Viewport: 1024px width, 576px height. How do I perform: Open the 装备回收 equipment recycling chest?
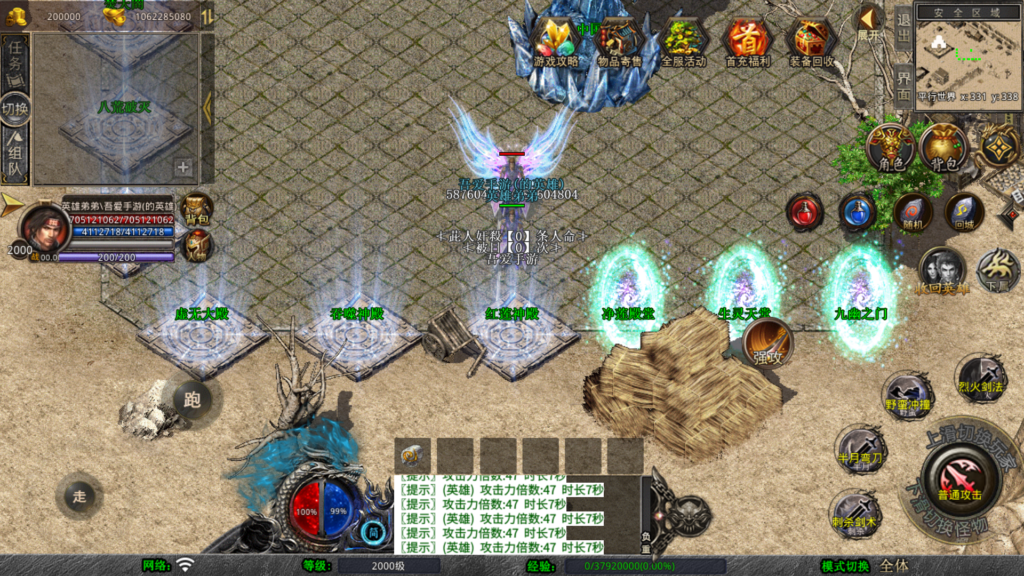[813, 43]
